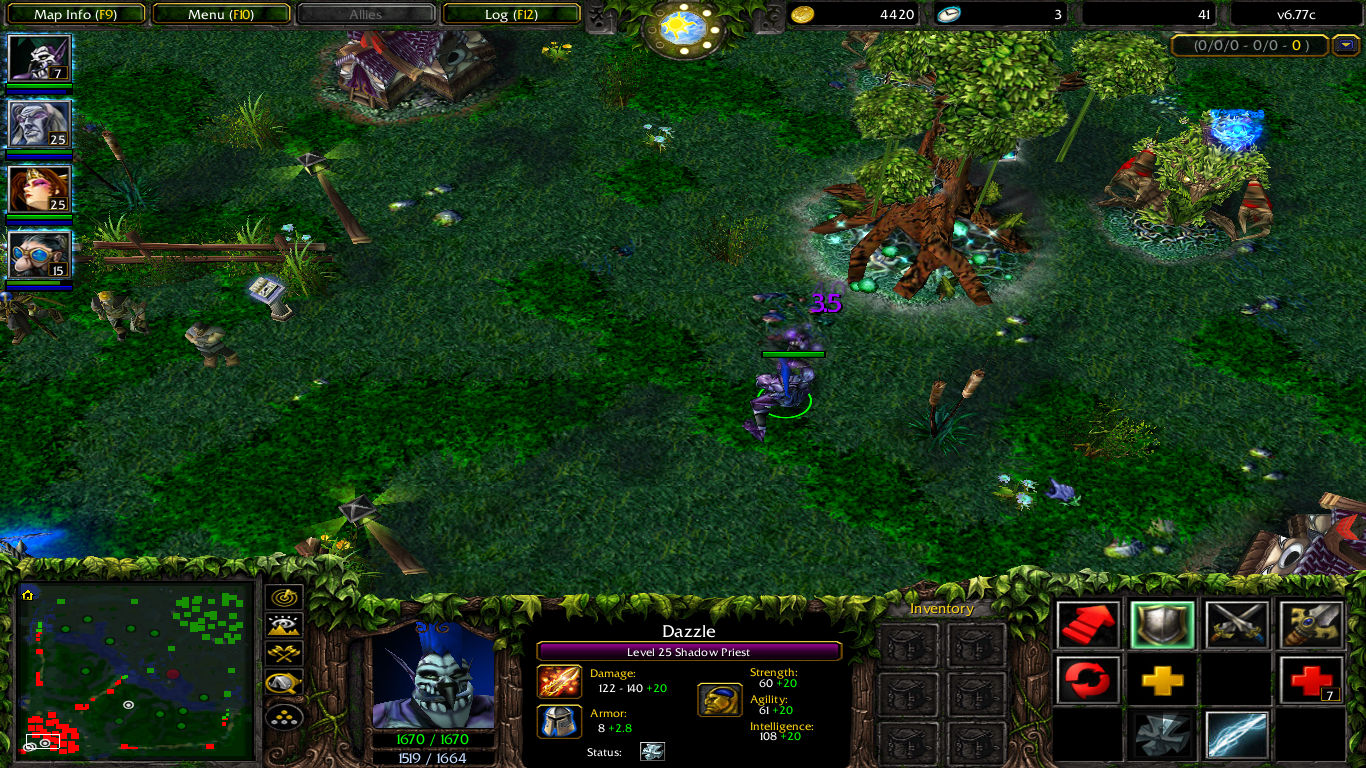
Task: Cast Dazzle's Weave ultimate (lightning icon)
Action: coord(1235,735)
